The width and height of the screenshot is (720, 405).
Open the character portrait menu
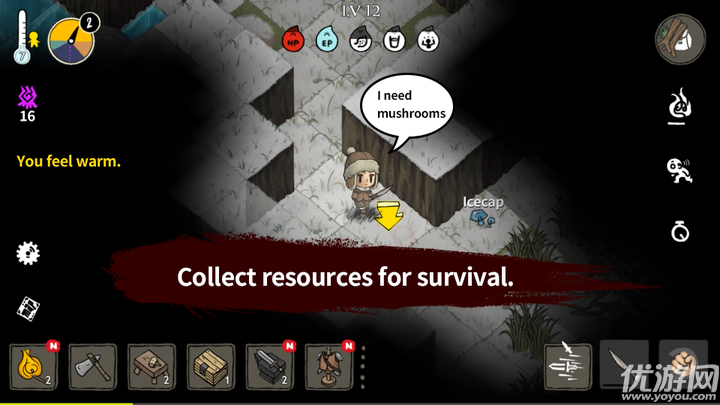coord(680,40)
